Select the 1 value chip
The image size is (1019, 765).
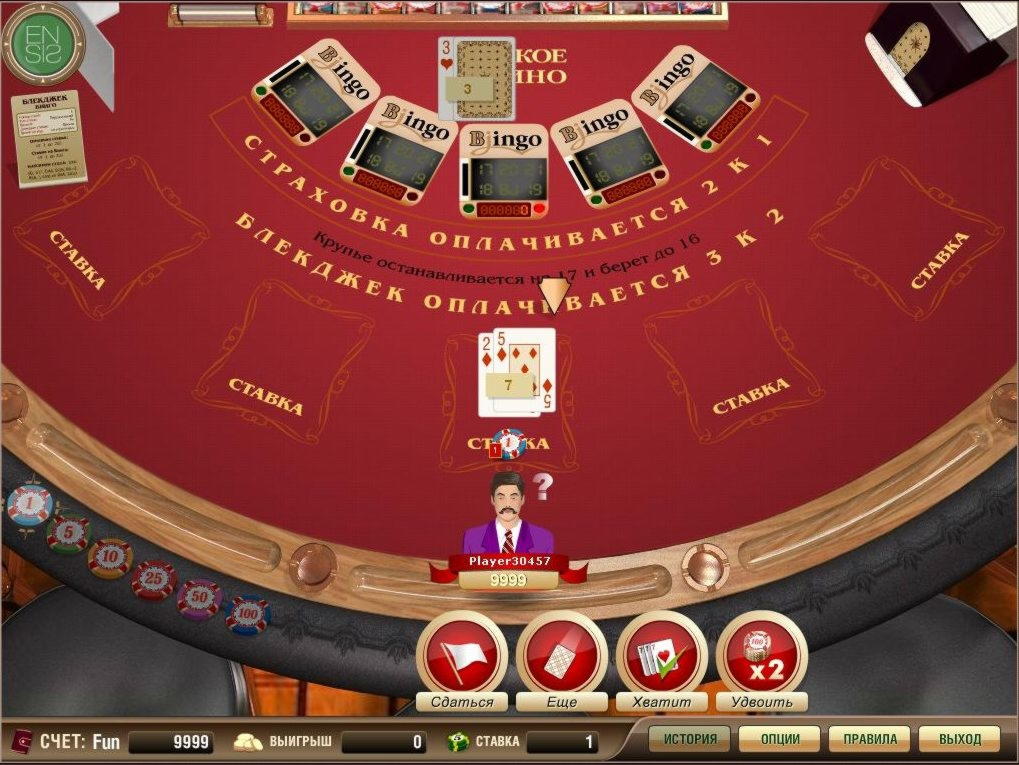(29, 505)
